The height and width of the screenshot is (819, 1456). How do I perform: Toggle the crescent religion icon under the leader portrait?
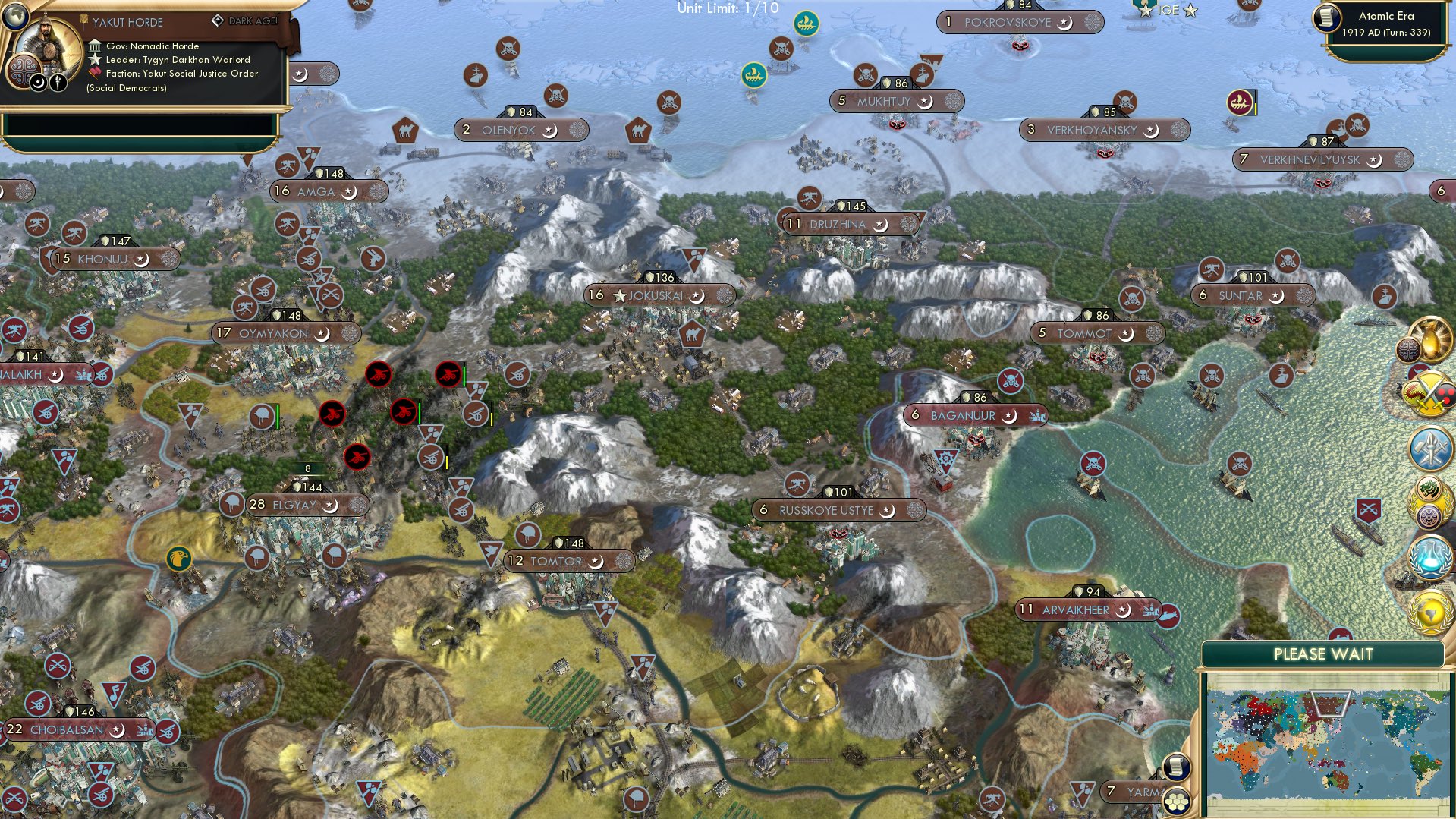tap(38, 82)
